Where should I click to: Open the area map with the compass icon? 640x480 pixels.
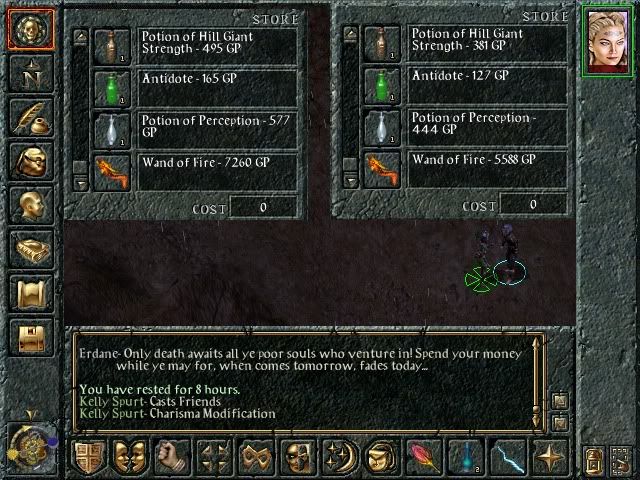[30, 73]
